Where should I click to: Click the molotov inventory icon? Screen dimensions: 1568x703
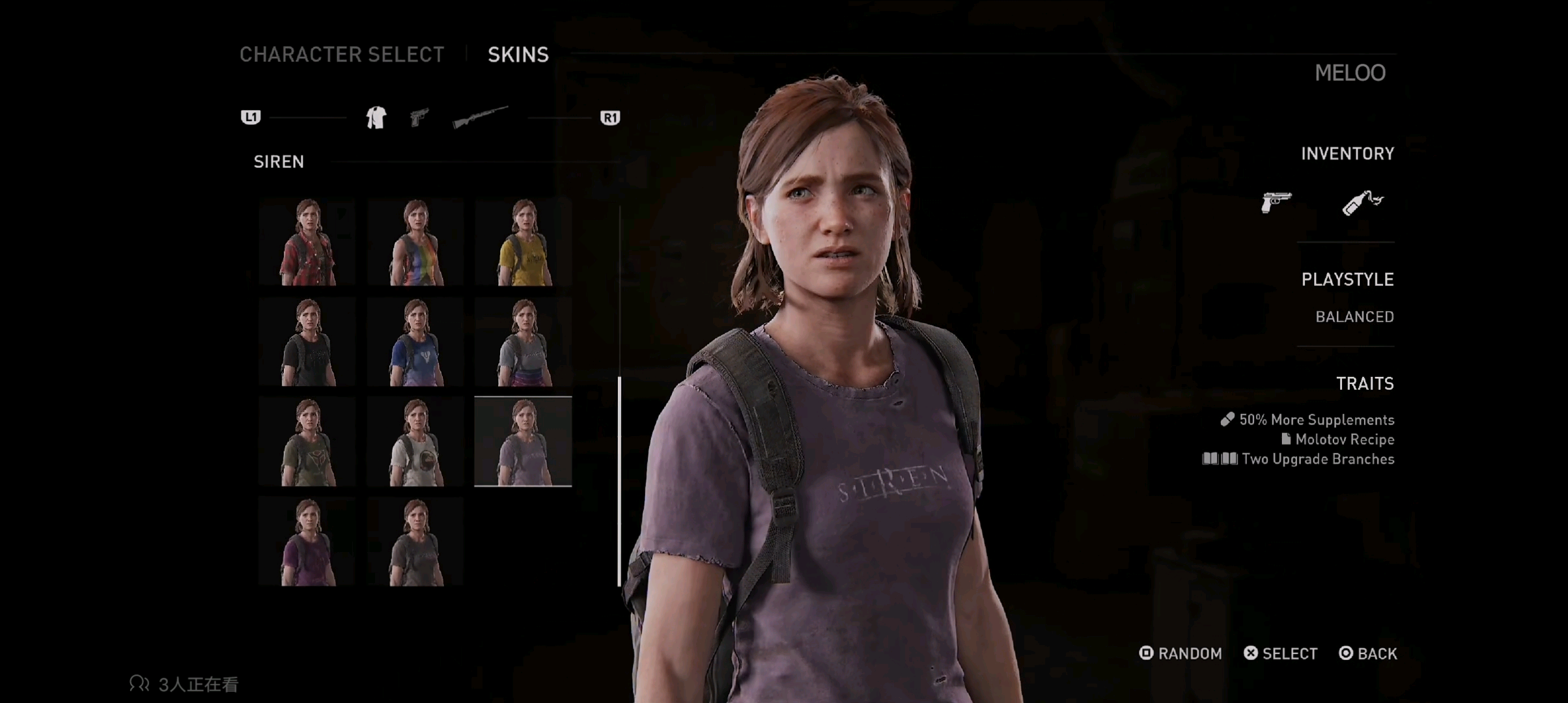[x=1362, y=202]
